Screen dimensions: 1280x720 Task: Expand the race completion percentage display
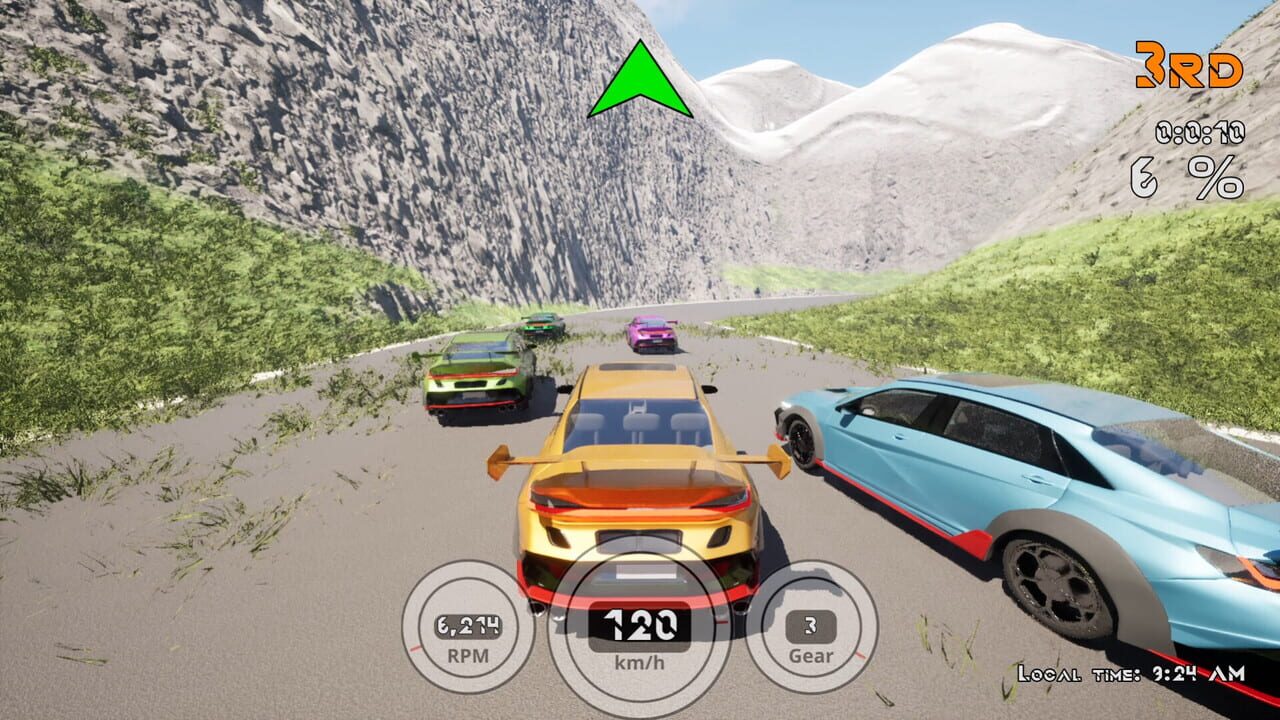(1186, 177)
